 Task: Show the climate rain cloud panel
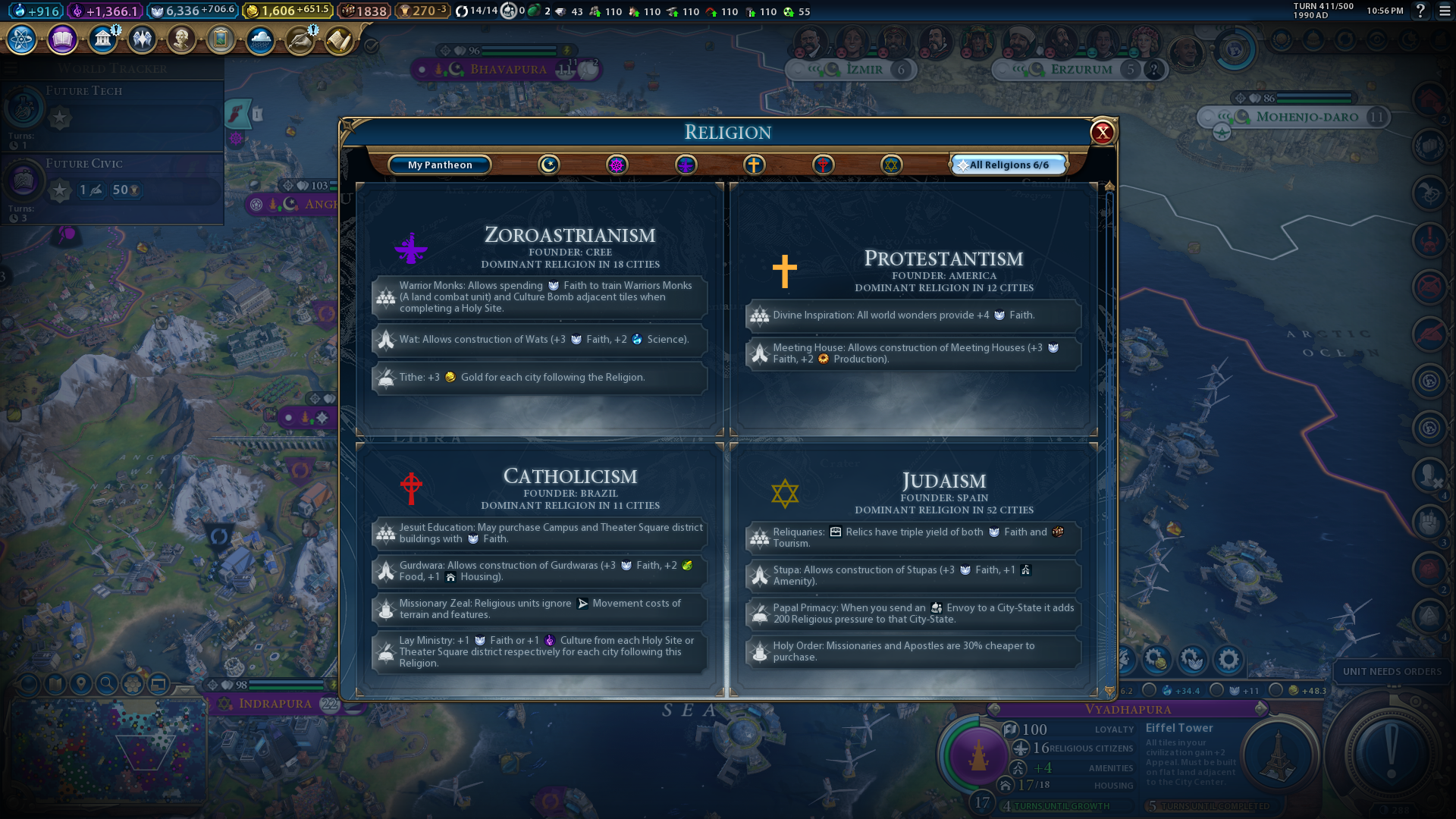click(x=260, y=39)
